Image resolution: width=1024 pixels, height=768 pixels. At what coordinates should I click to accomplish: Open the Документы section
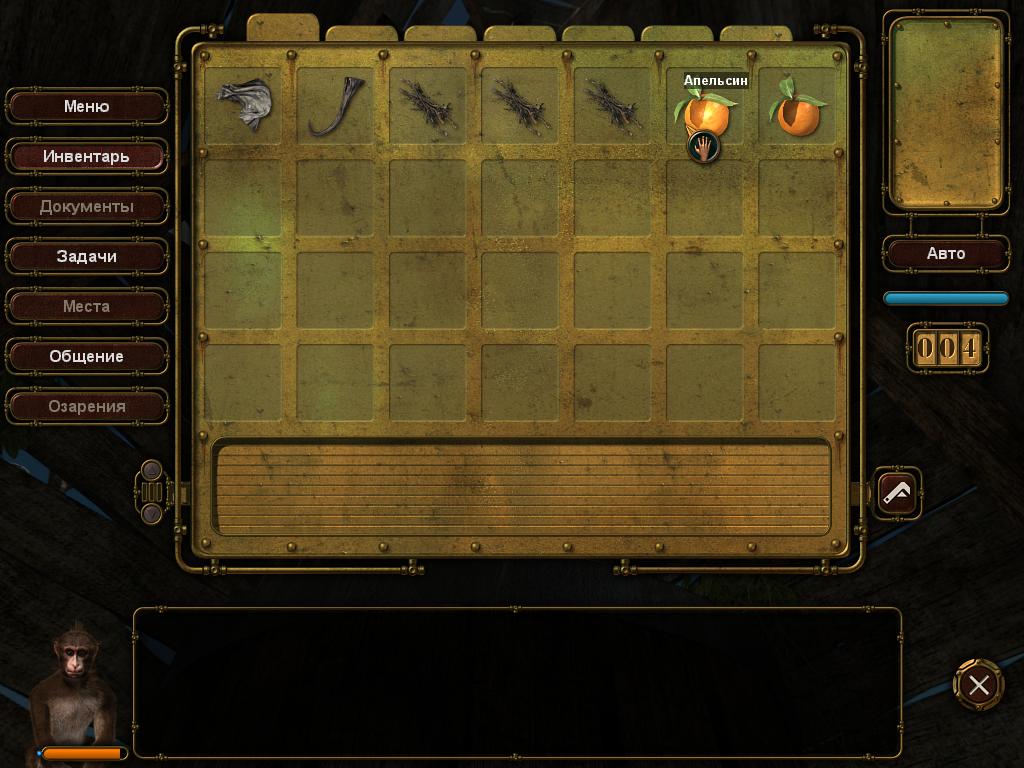point(86,207)
